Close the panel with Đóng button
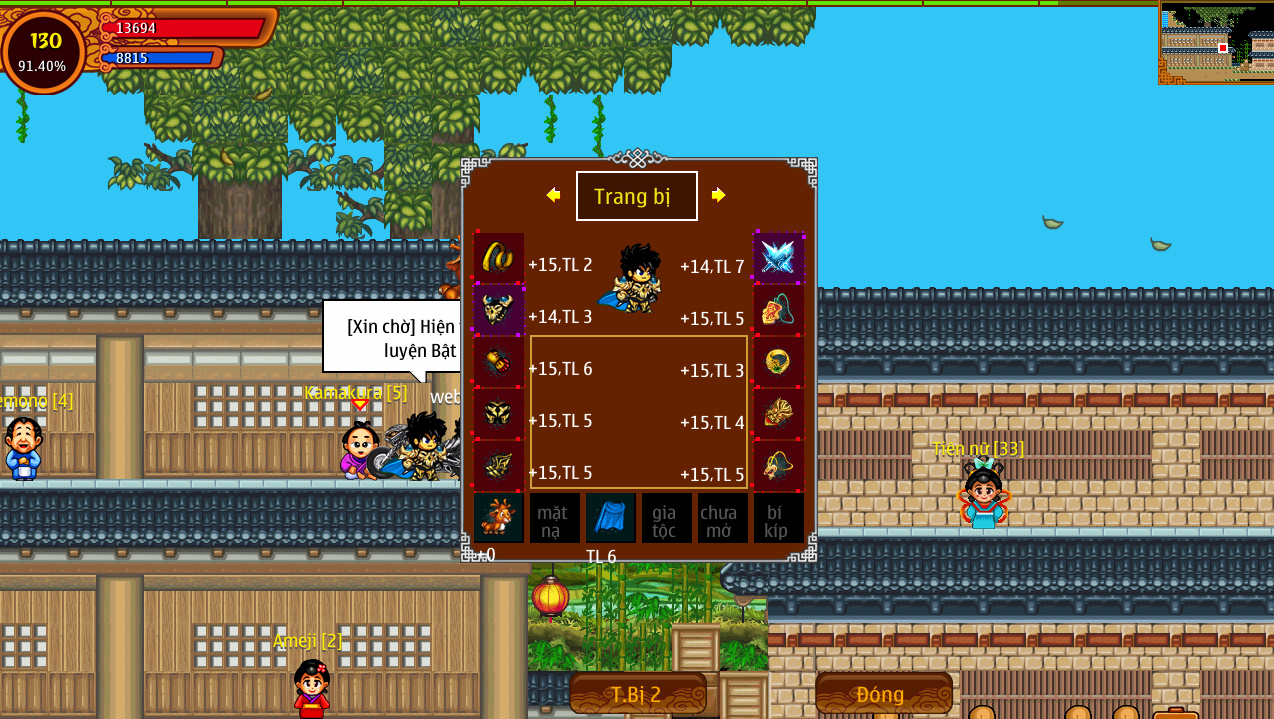 (883, 694)
